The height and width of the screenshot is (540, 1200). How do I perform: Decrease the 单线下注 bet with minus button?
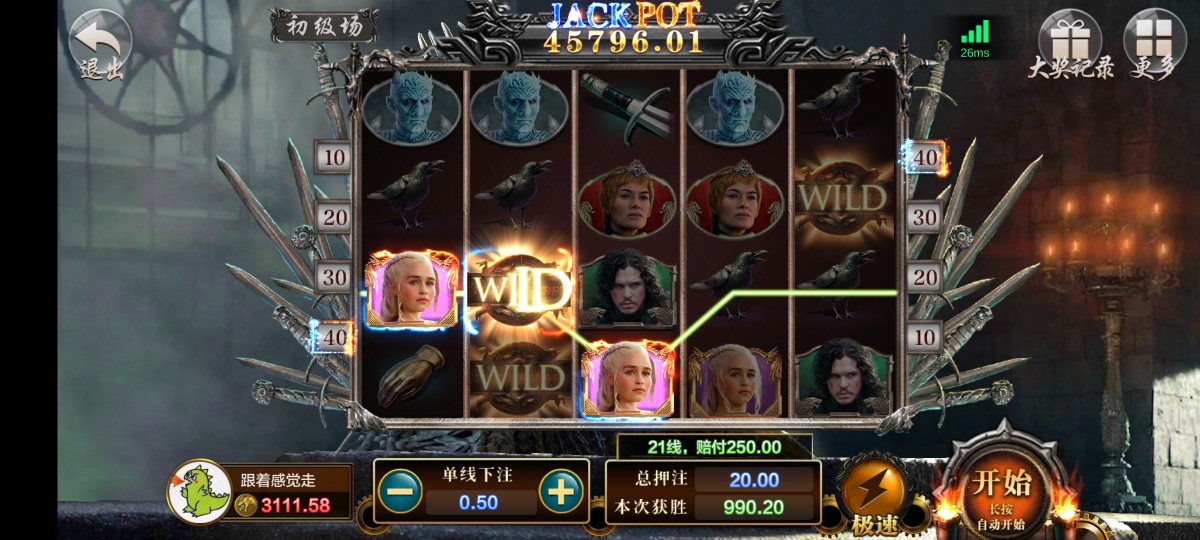coord(400,491)
